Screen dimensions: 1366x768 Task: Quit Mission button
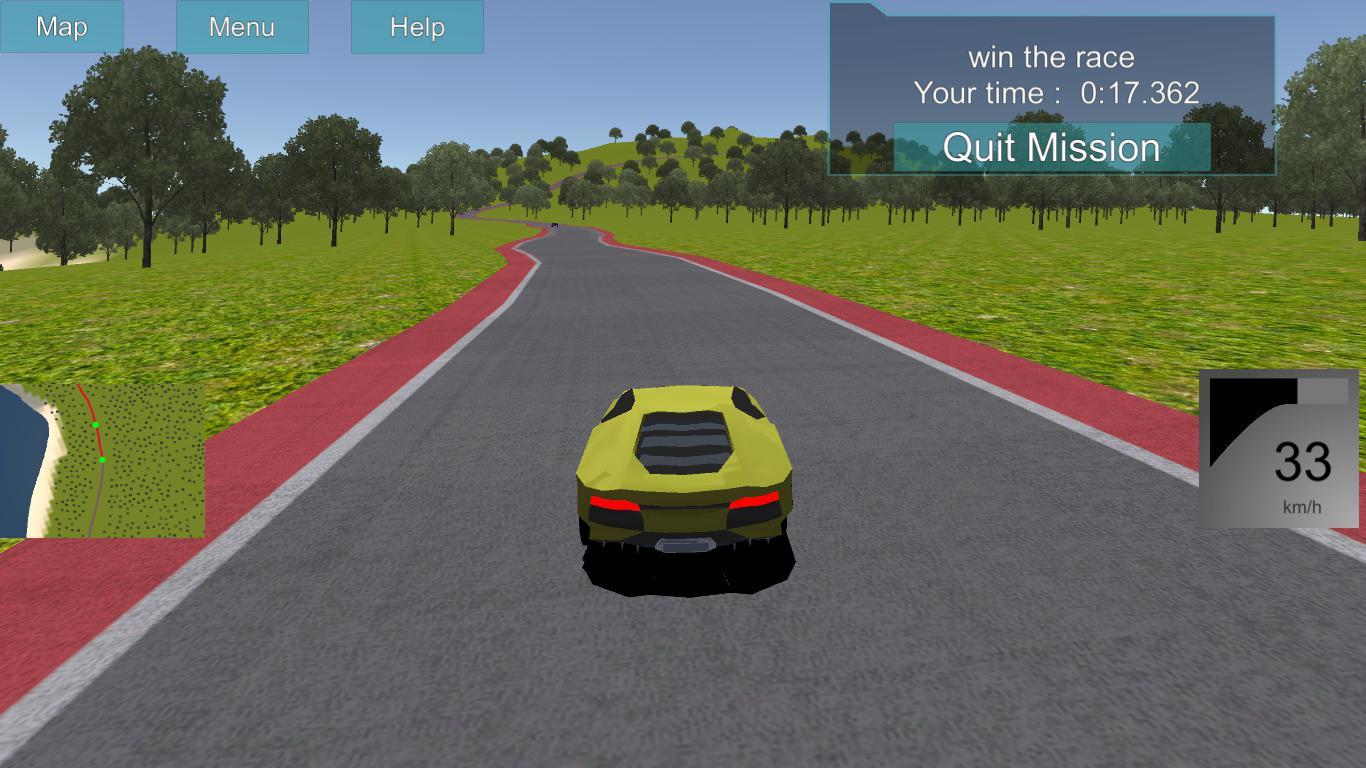(x=1051, y=148)
